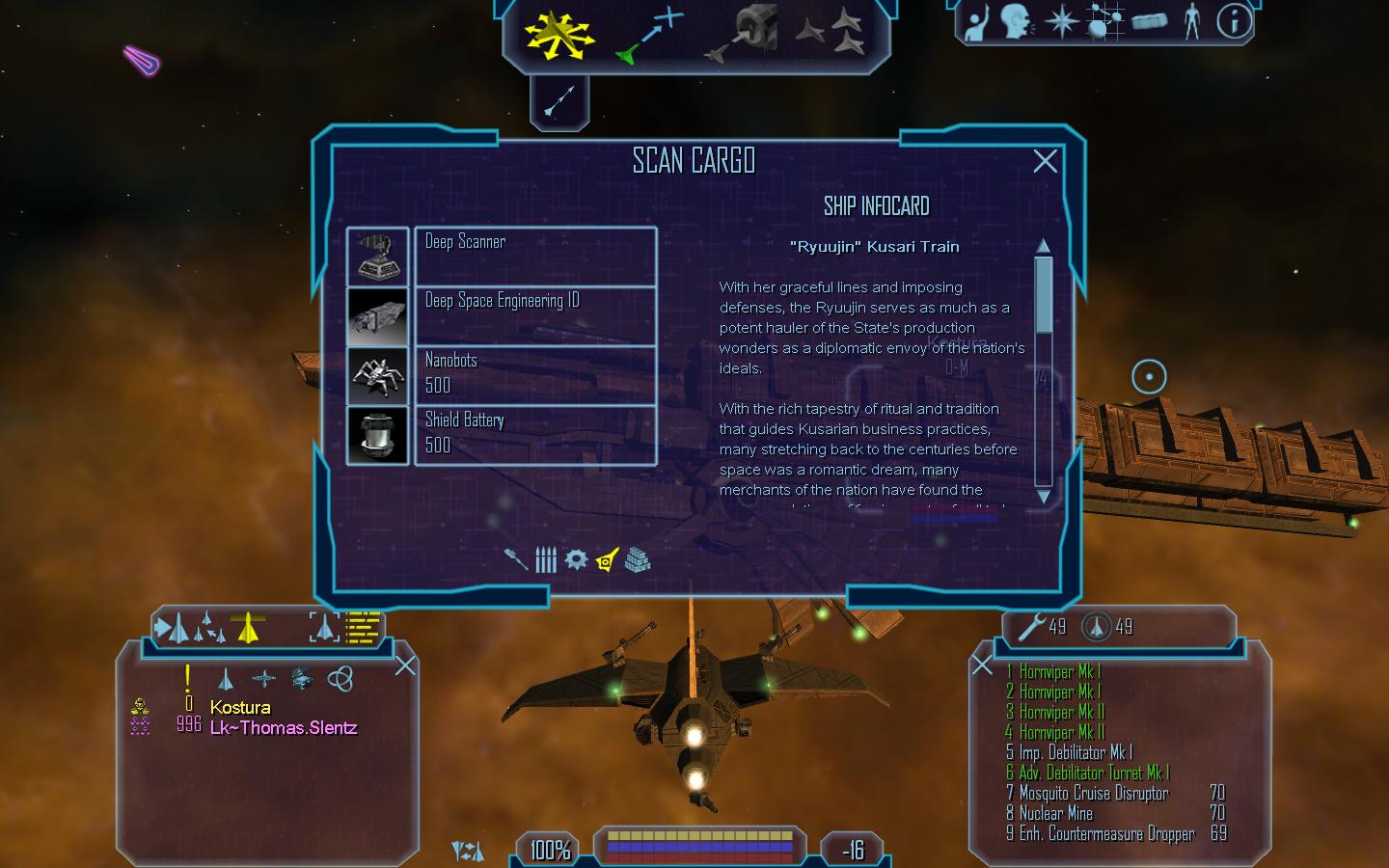Screen dimensions: 1389x868
Task: Select the Deep Scanner cargo row
Action: (x=535, y=257)
